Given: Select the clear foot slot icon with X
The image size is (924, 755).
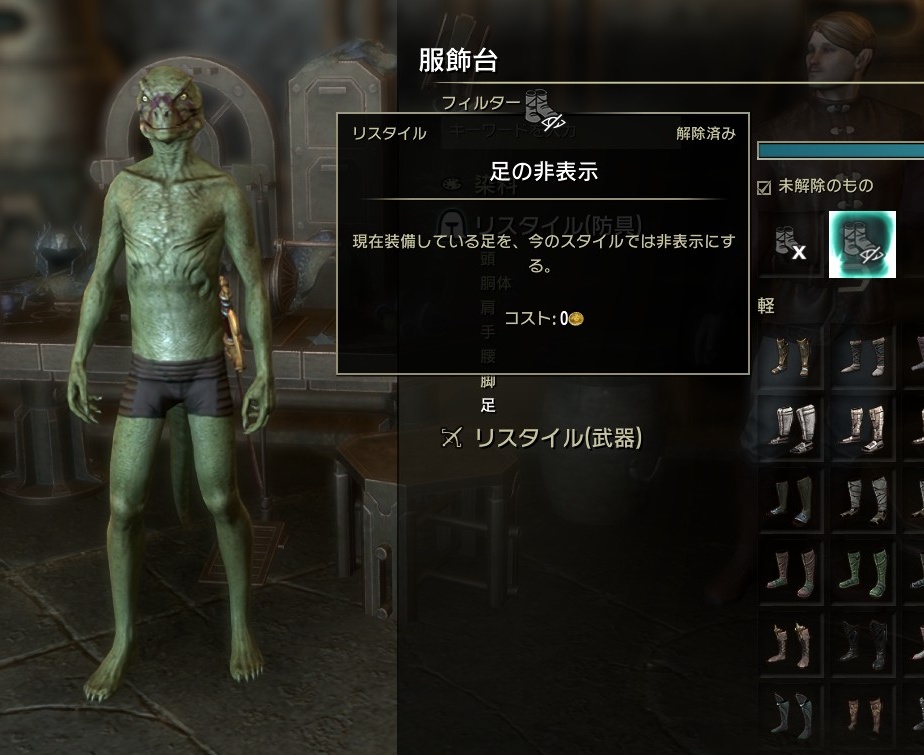Looking at the screenshot, I should 788,245.
